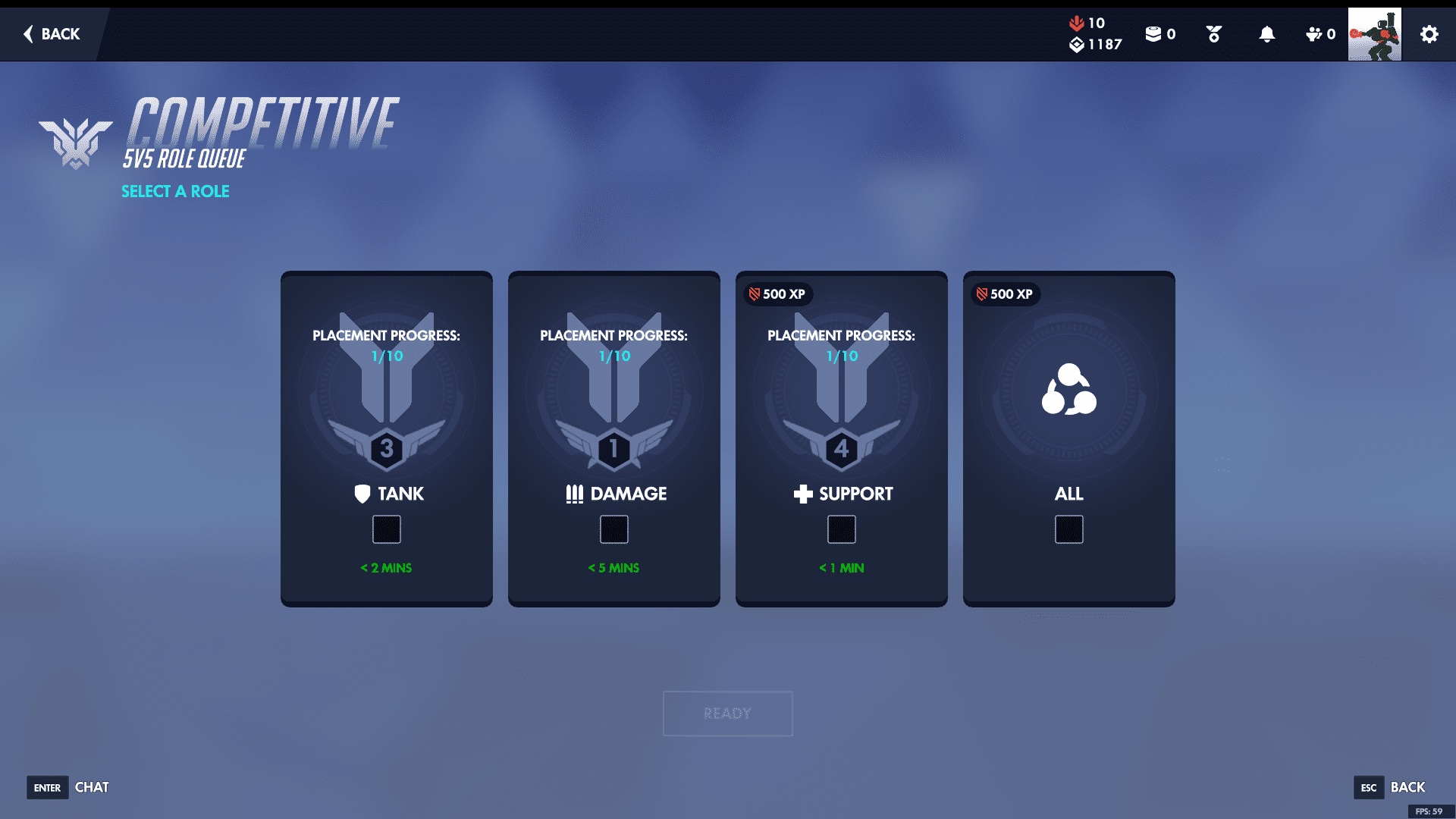Select the Support role checkbox
Viewport: 1456px width, 819px height.
pos(842,529)
